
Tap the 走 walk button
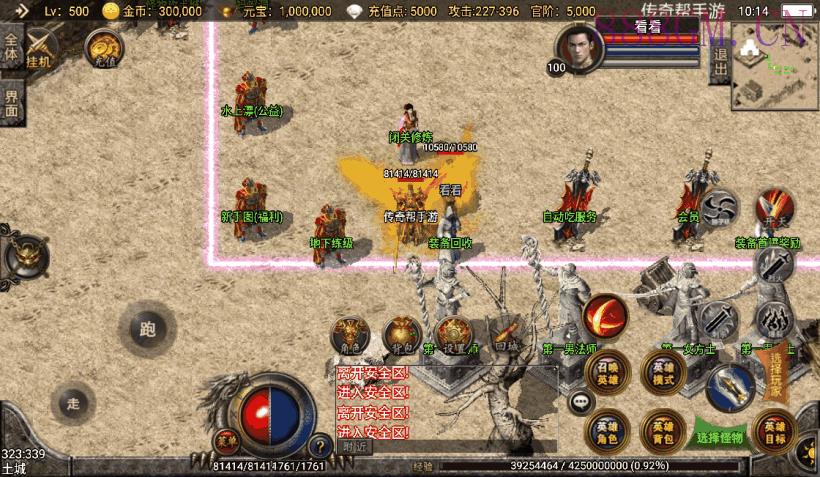(72, 404)
